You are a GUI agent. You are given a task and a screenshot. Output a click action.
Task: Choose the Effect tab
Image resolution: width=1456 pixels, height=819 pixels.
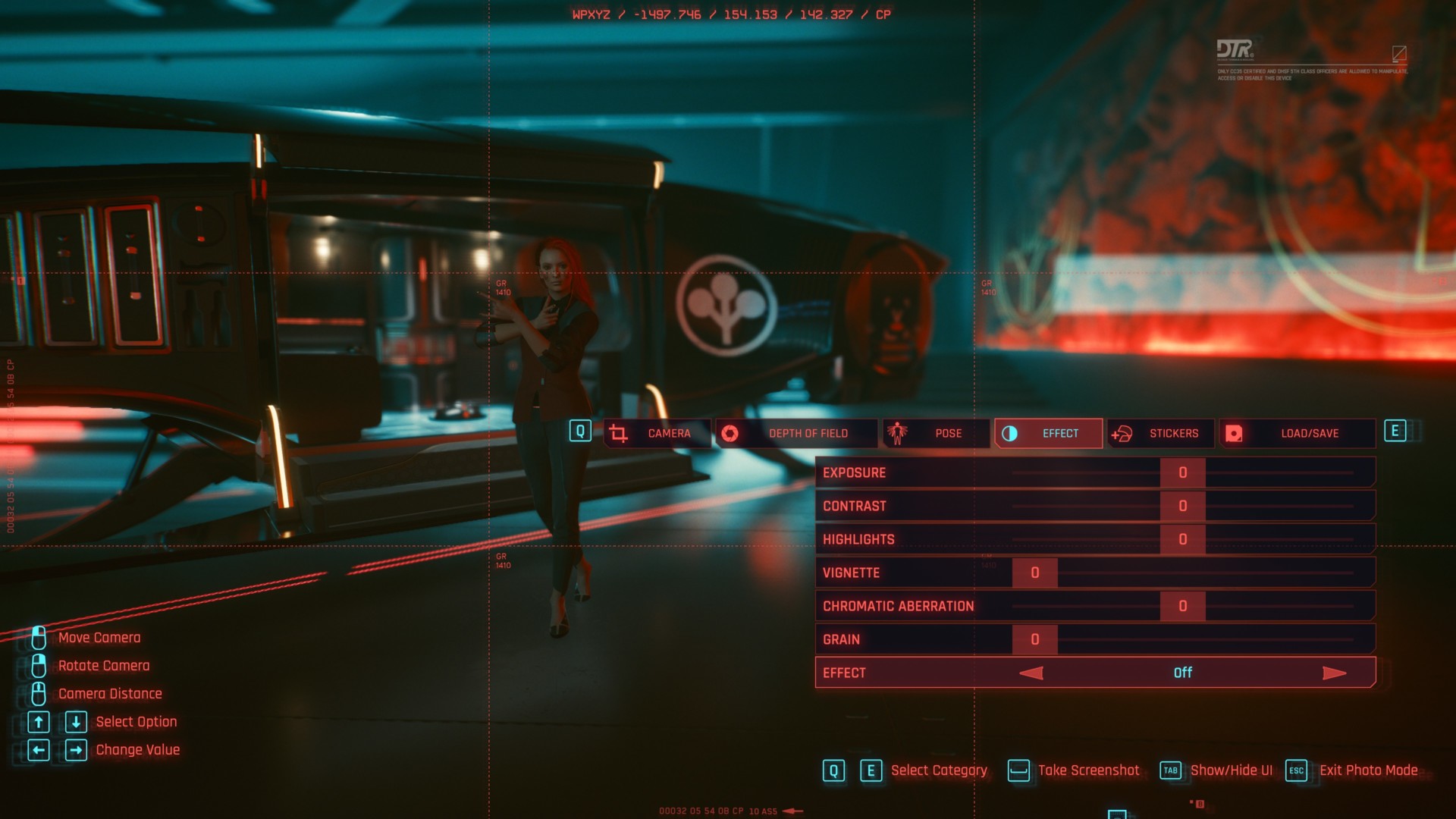(x=1048, y=433)
